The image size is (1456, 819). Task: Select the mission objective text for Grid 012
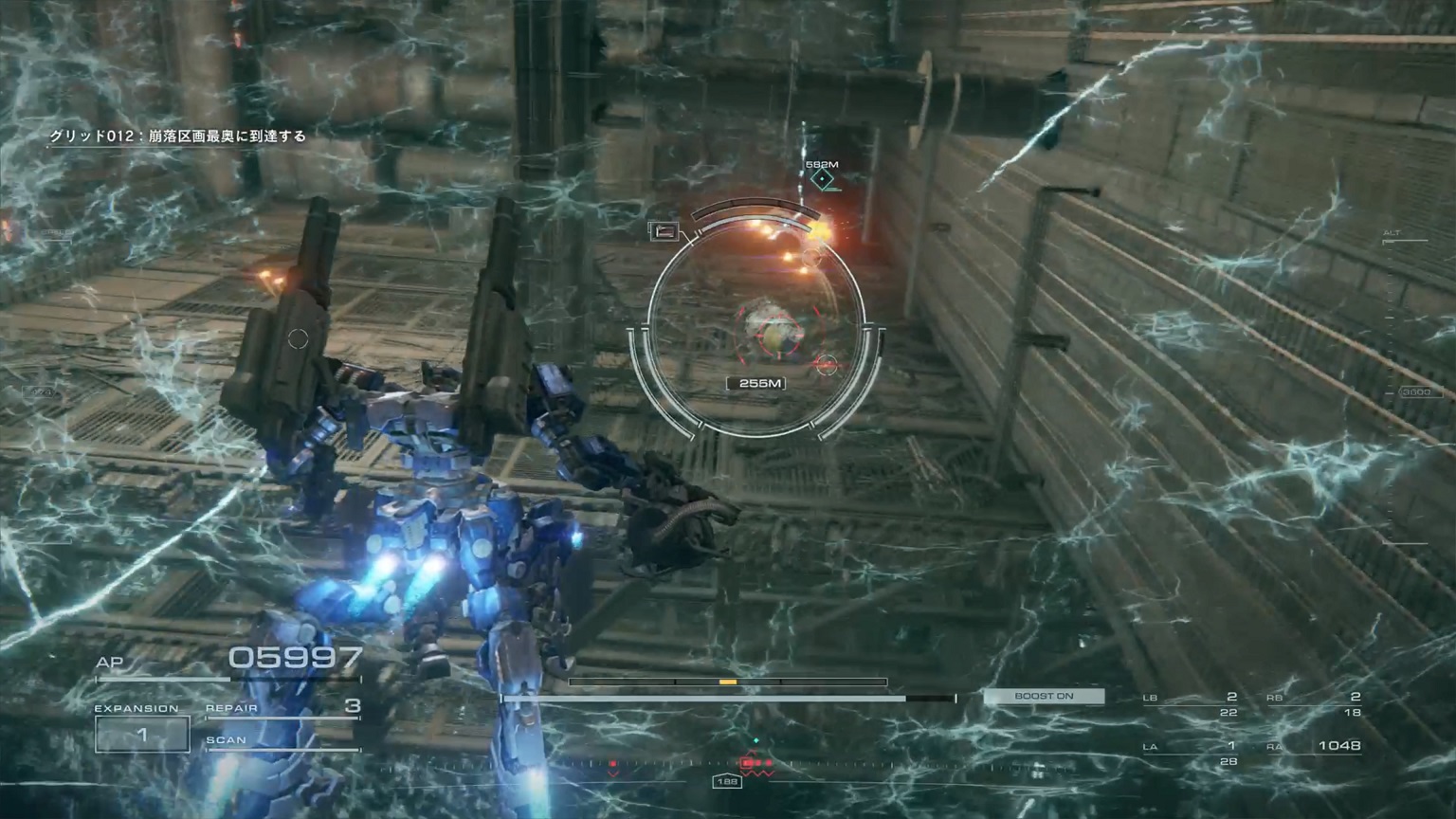click(x=178, y=136)
